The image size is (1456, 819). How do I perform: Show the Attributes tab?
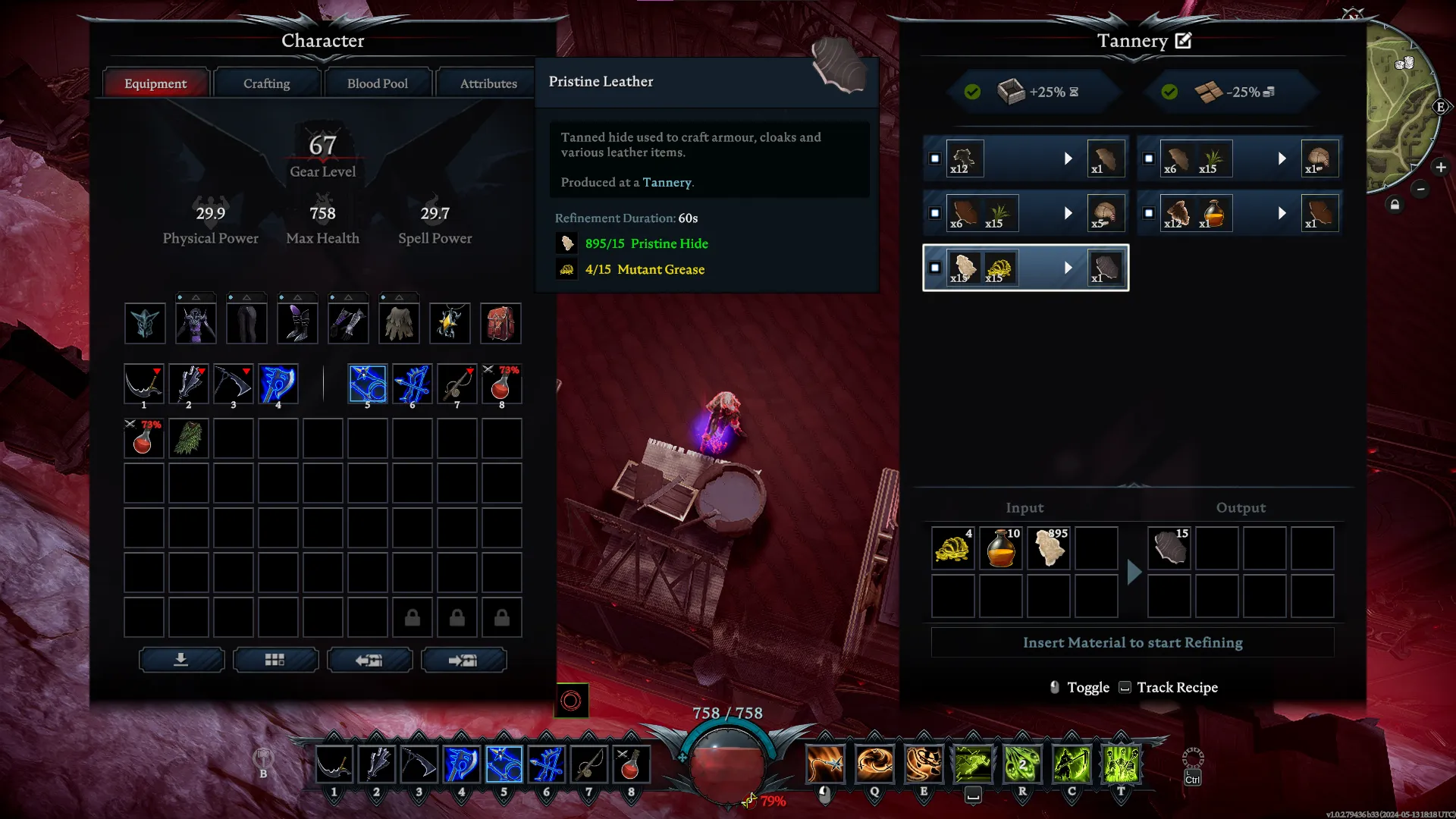488,83
